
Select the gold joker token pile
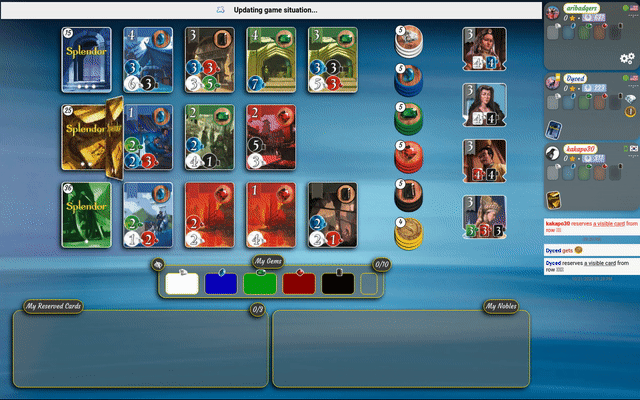click(408, 233)
